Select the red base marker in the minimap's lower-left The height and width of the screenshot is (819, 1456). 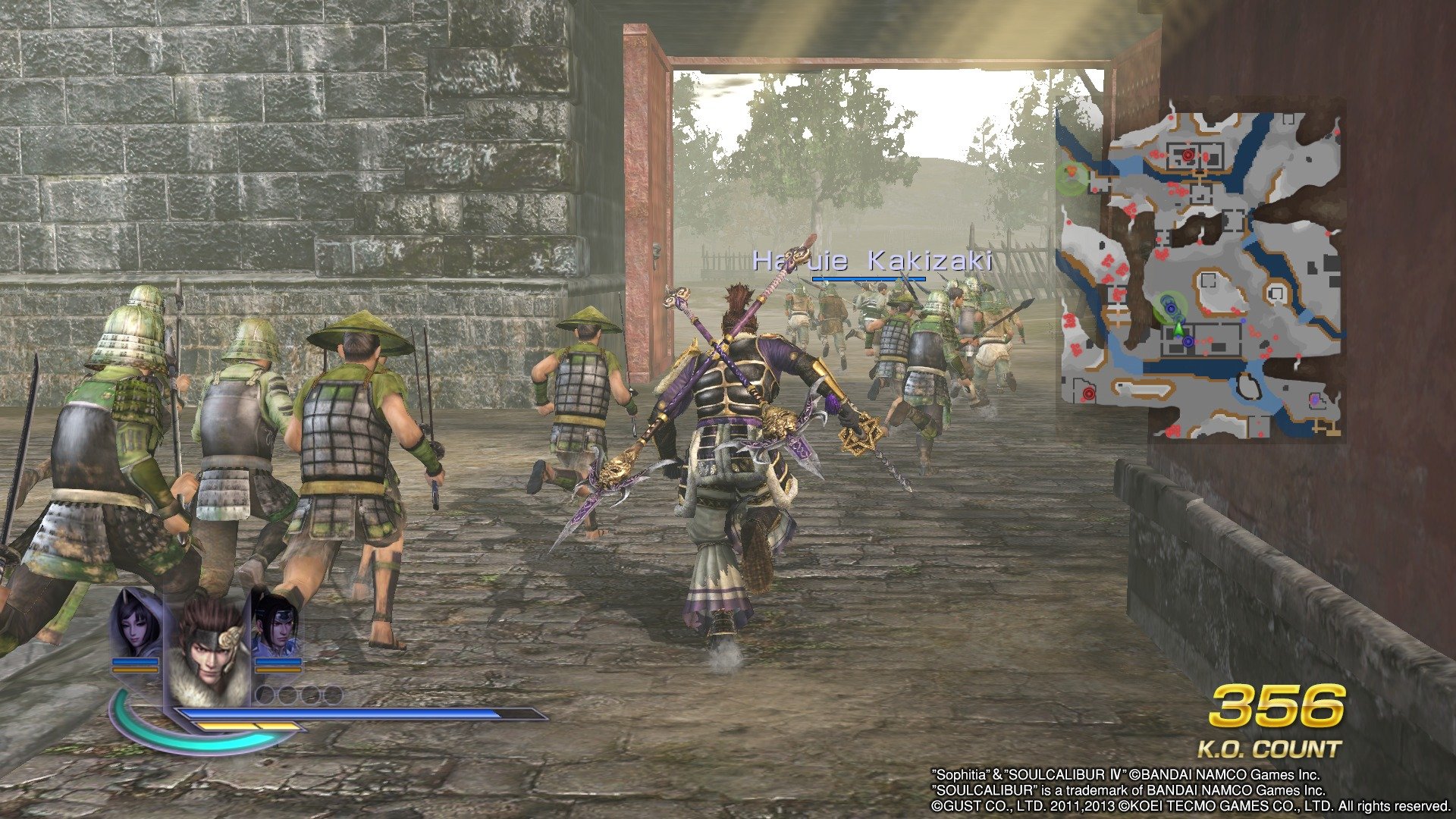click(1088, 393)
